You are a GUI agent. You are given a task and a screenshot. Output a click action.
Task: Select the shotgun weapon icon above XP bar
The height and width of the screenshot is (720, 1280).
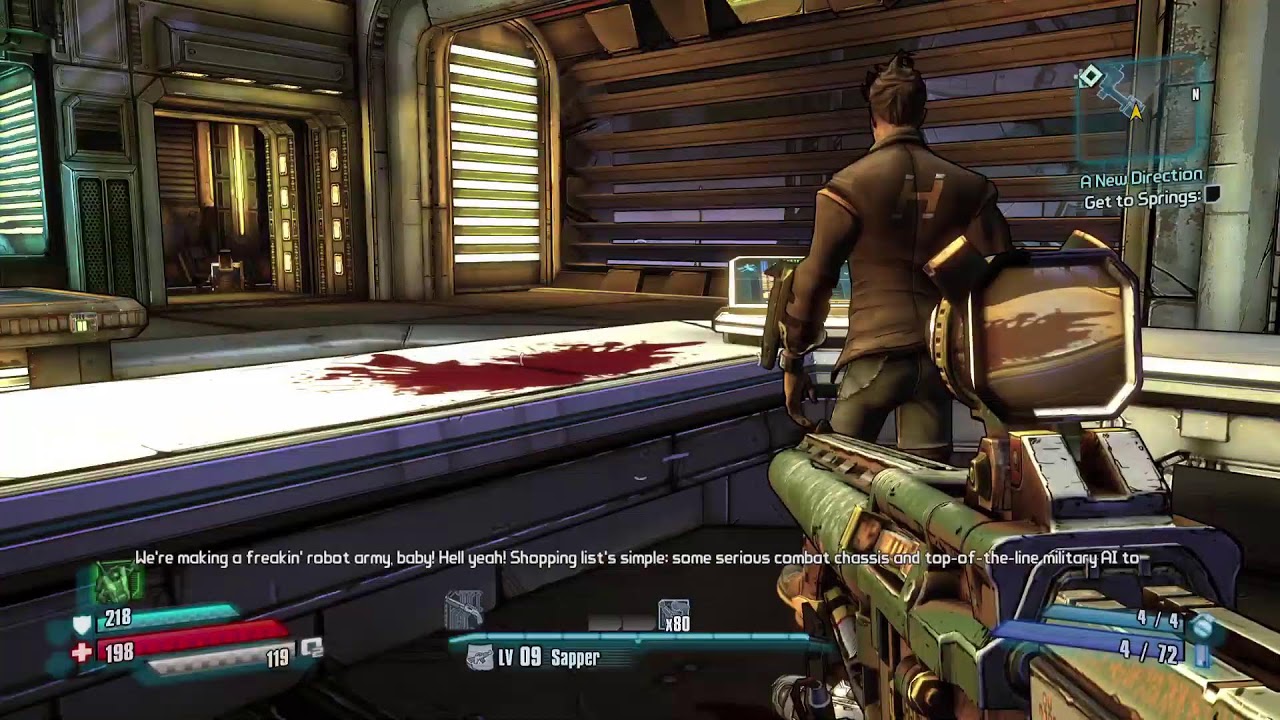pos(462,608)
